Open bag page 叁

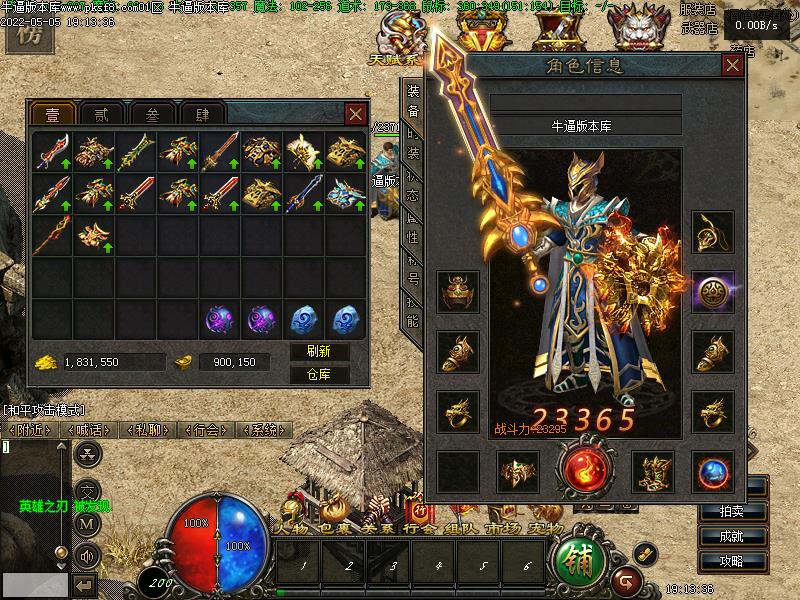[151, 114]
